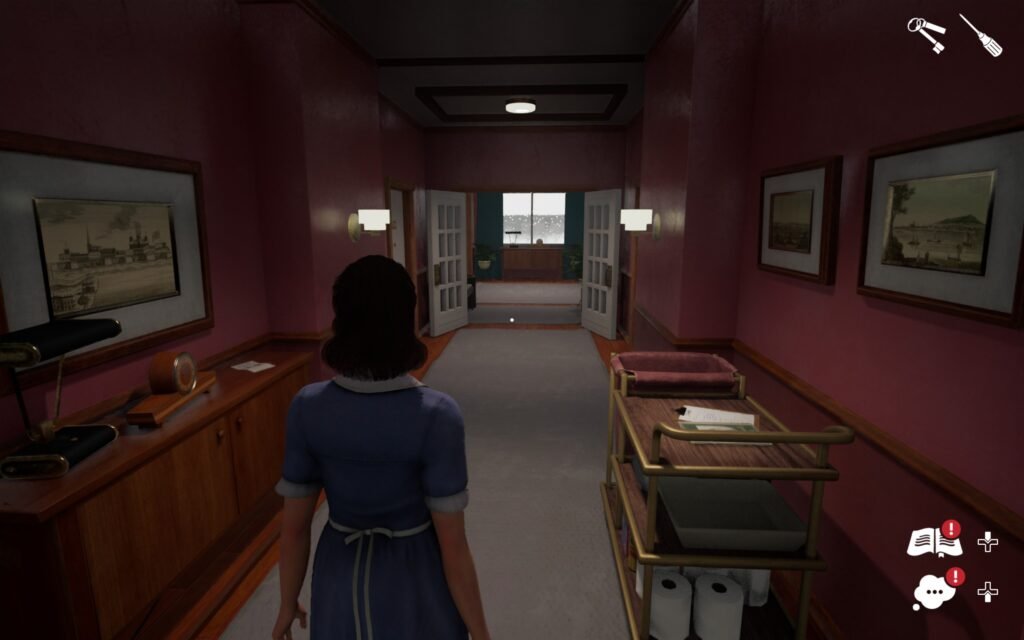Viewport: 1024px width, 640px height.
Task: Select the screwdriver inventory item
Action: (x=980, y=35)
